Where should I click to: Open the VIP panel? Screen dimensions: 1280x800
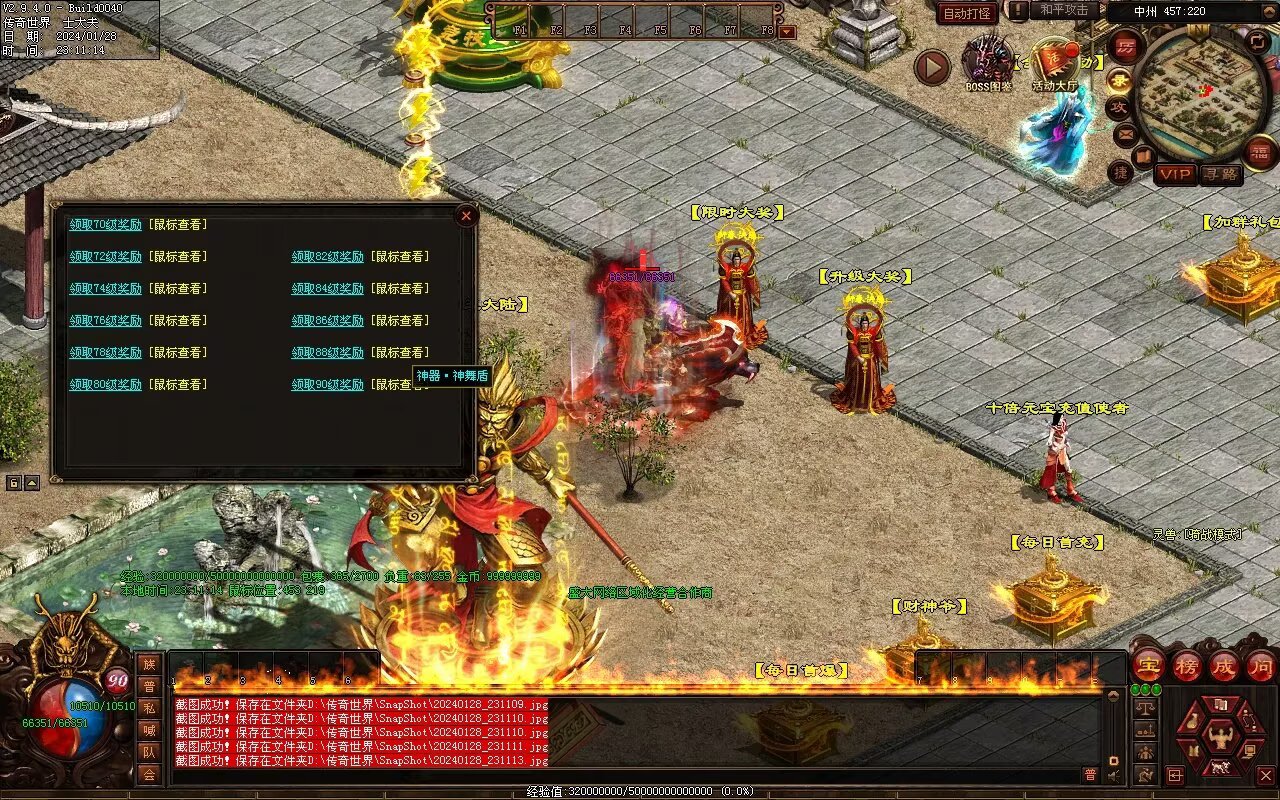coord(1176,174)
